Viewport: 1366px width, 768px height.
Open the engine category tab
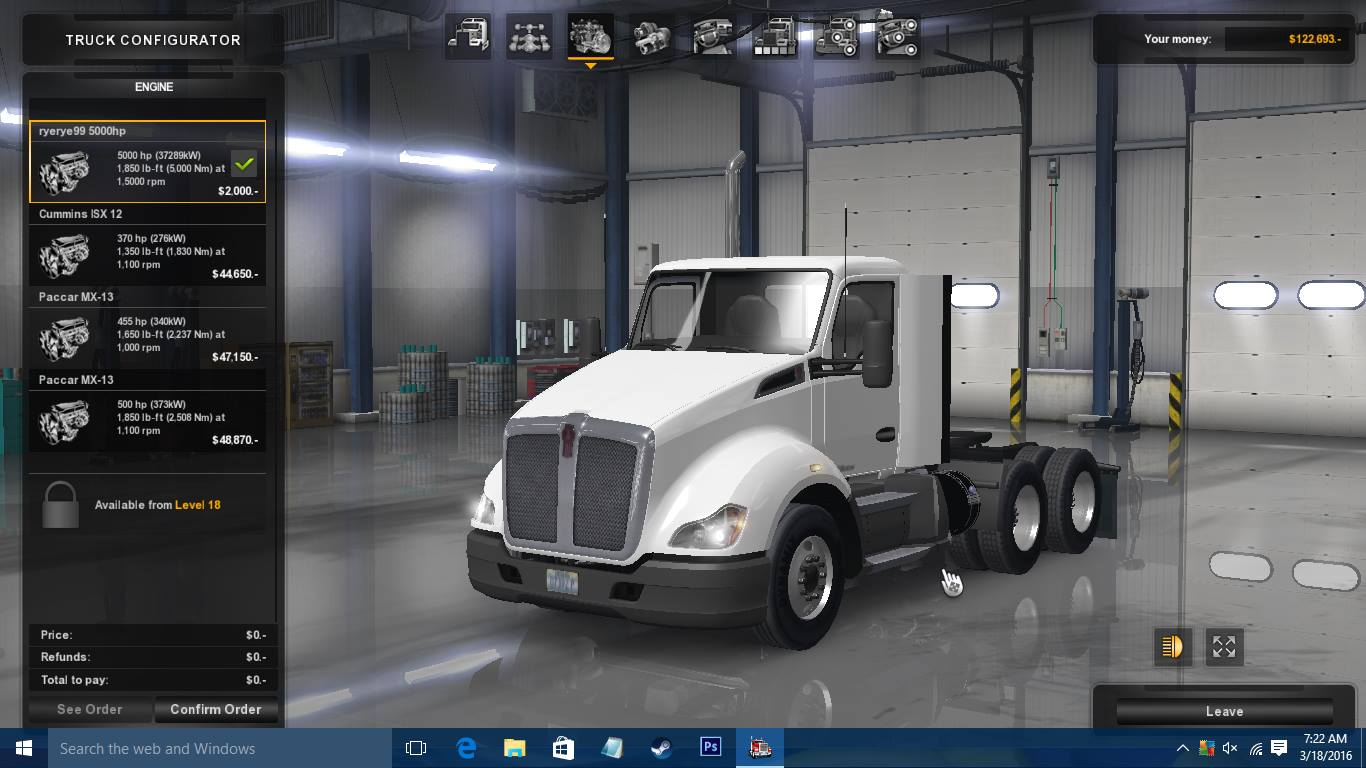click(x=590, y=37)
